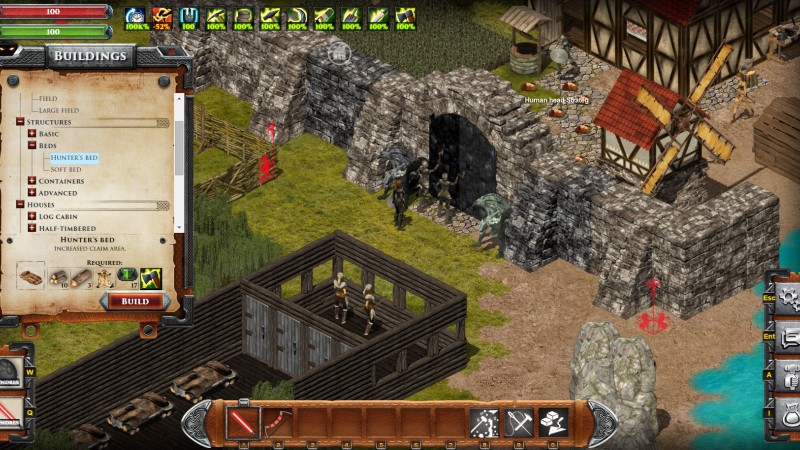This screenshot has height=450, width=800.
Task: Expand the Advanced structures group
Action: coord(32,193)
